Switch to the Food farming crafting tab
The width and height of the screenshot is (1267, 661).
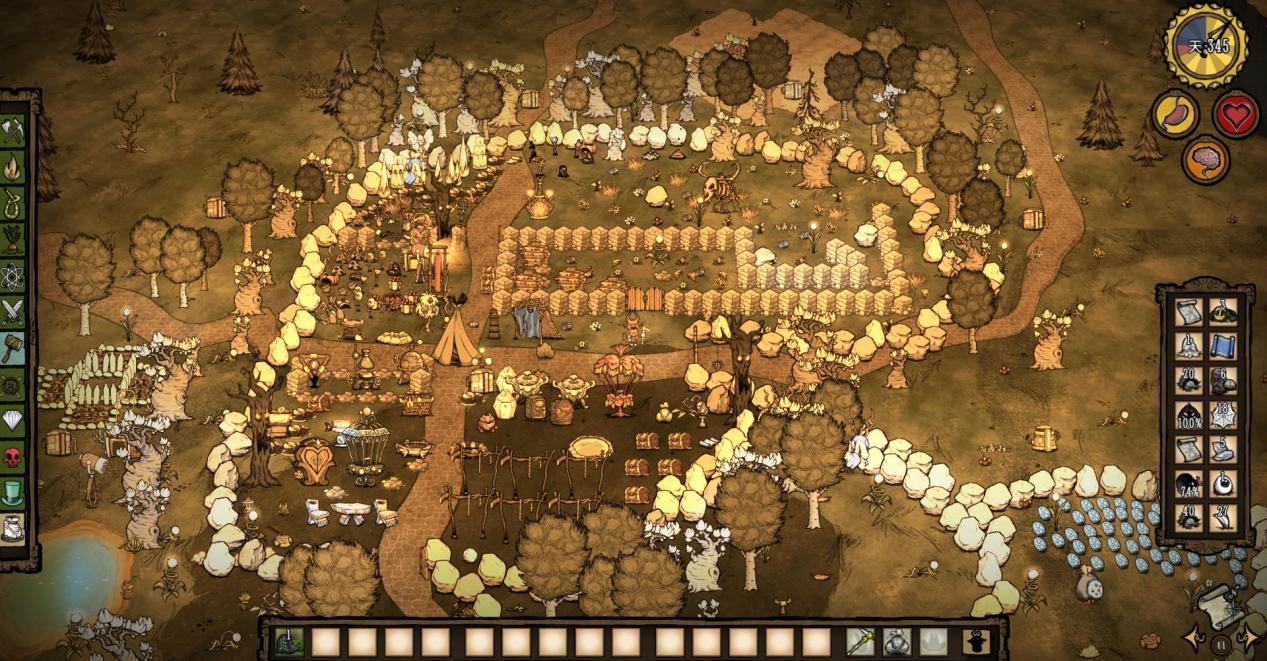(x=13, y=240)
